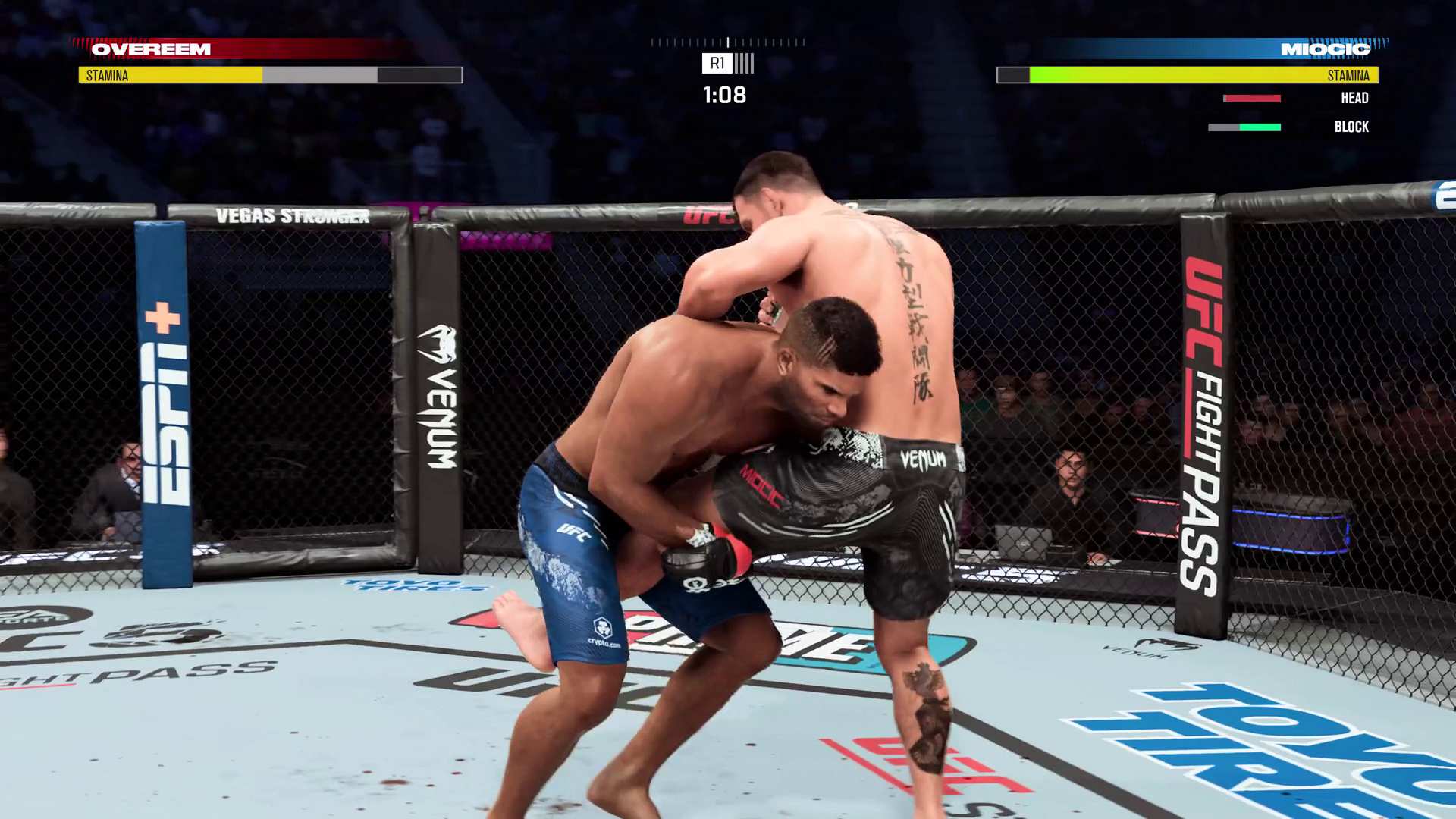Enable the round timer tick marker
Viewport: 1456px width, 819px height.
coord(728,42)
